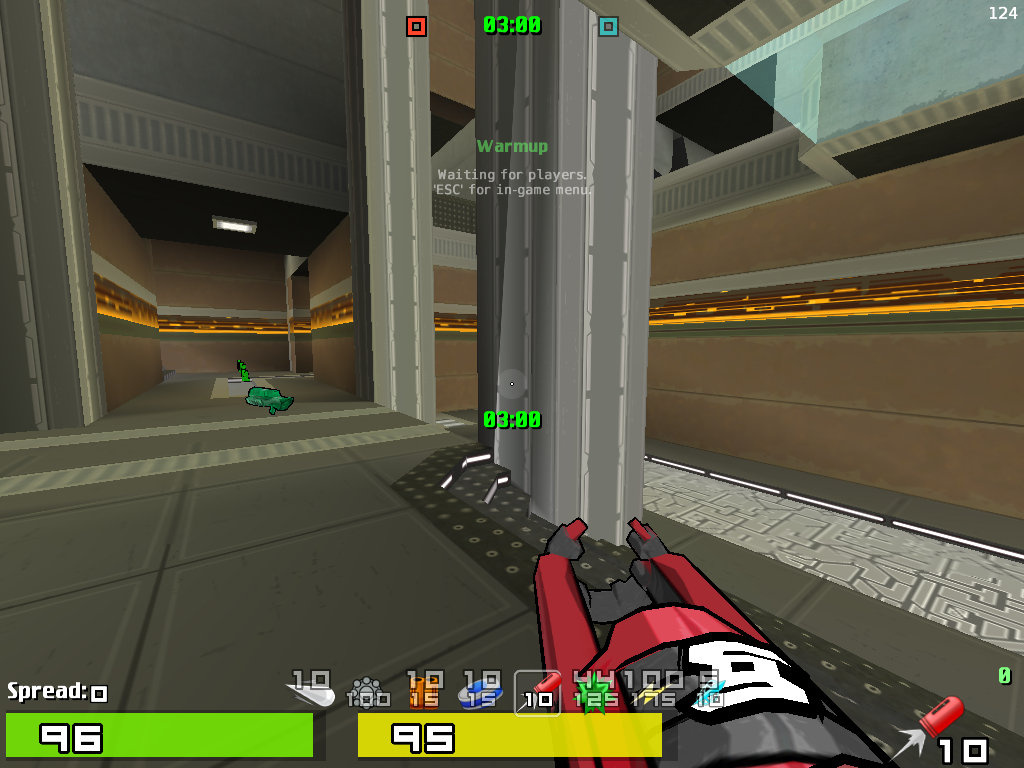Select the cyan electrobolt weapon icon
1024x768 pixels.
pyautogui.click(x=709, y=691)
